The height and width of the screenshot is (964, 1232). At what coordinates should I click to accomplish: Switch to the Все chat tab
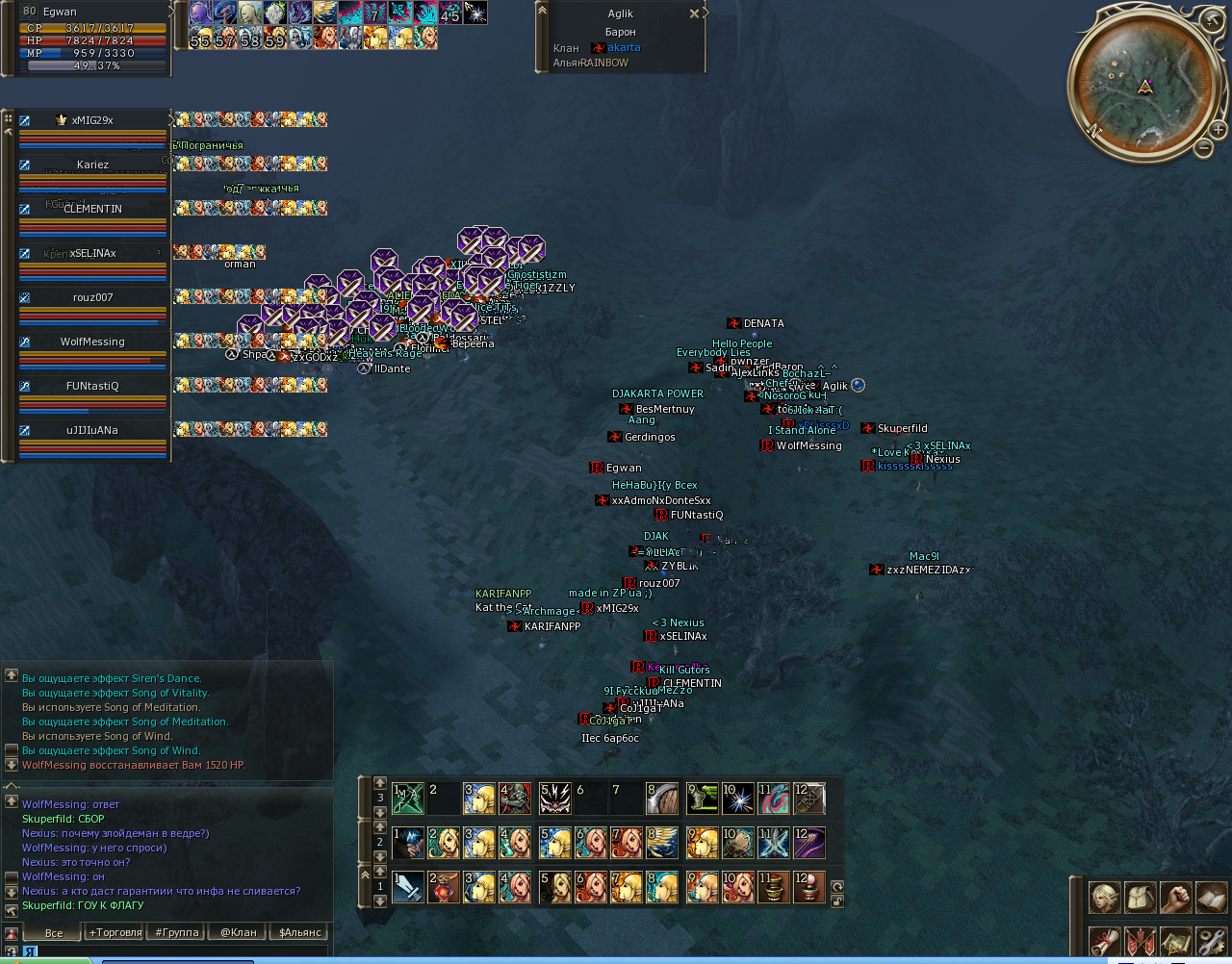54,932
